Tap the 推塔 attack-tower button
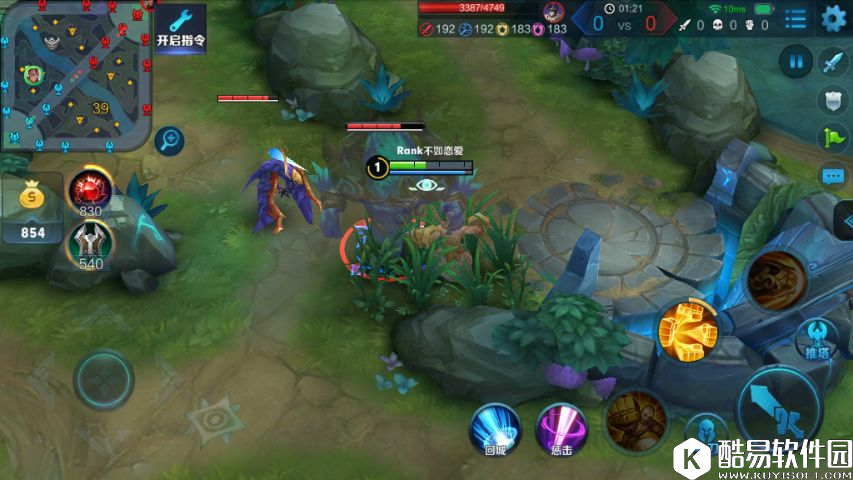The image size is (853, 480). click(x=817, y=338)
